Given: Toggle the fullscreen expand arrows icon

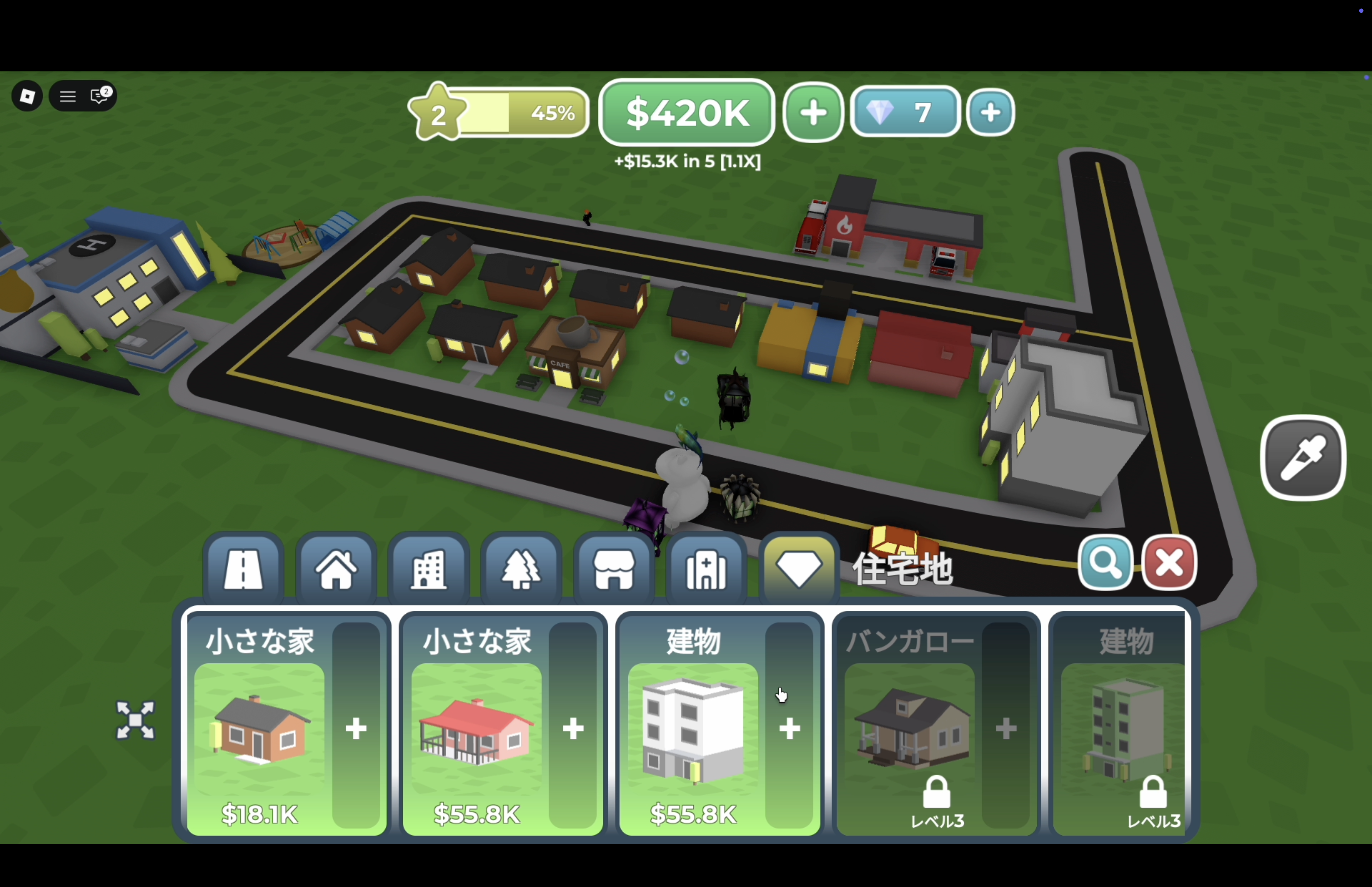Looking at the screenshot, I should (x=135, y=720).
